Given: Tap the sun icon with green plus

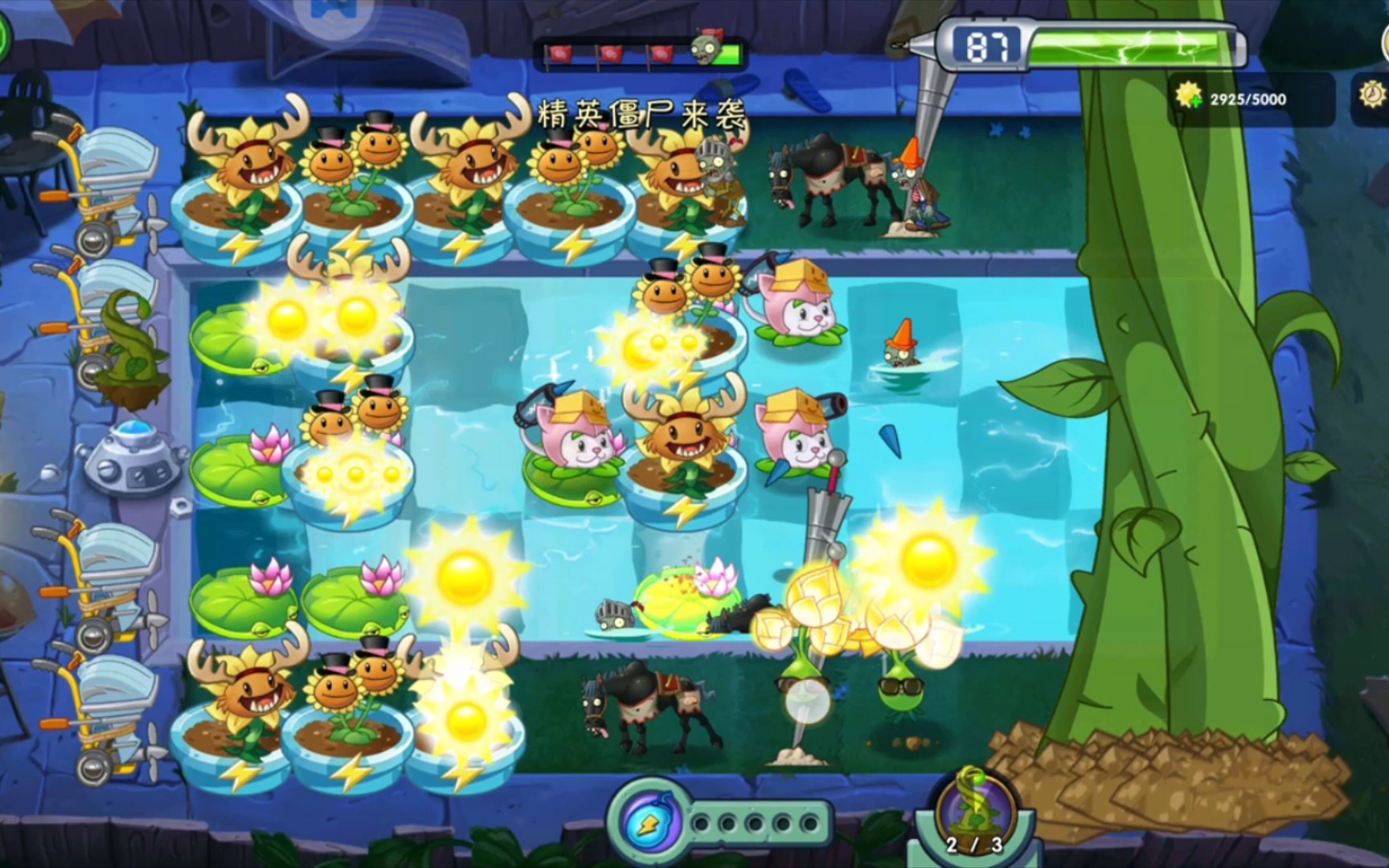Looking at the screenshot, I should click(1189, 97).
